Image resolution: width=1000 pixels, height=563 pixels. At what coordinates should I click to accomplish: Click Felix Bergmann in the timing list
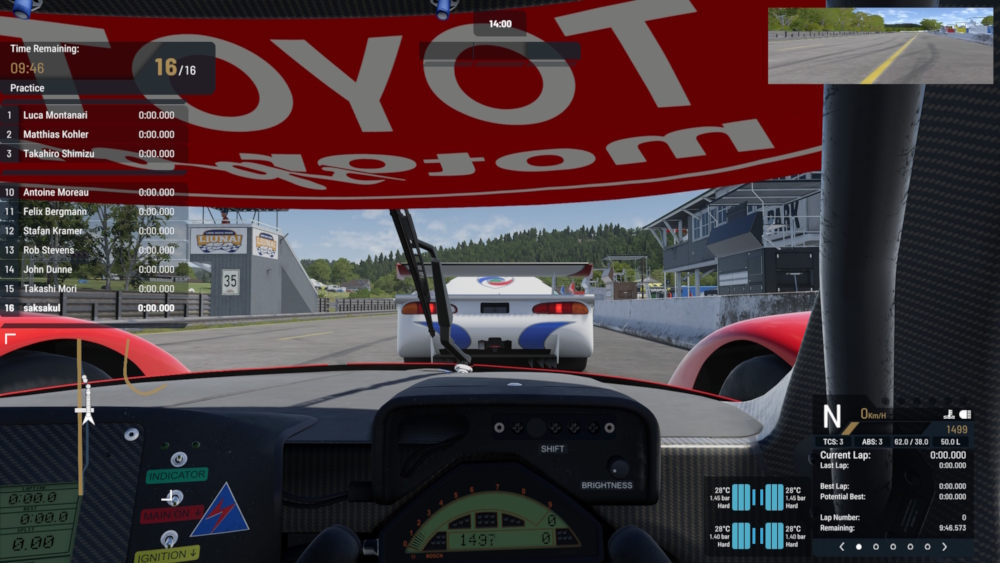pyautogui.click(x=95, y=212)
